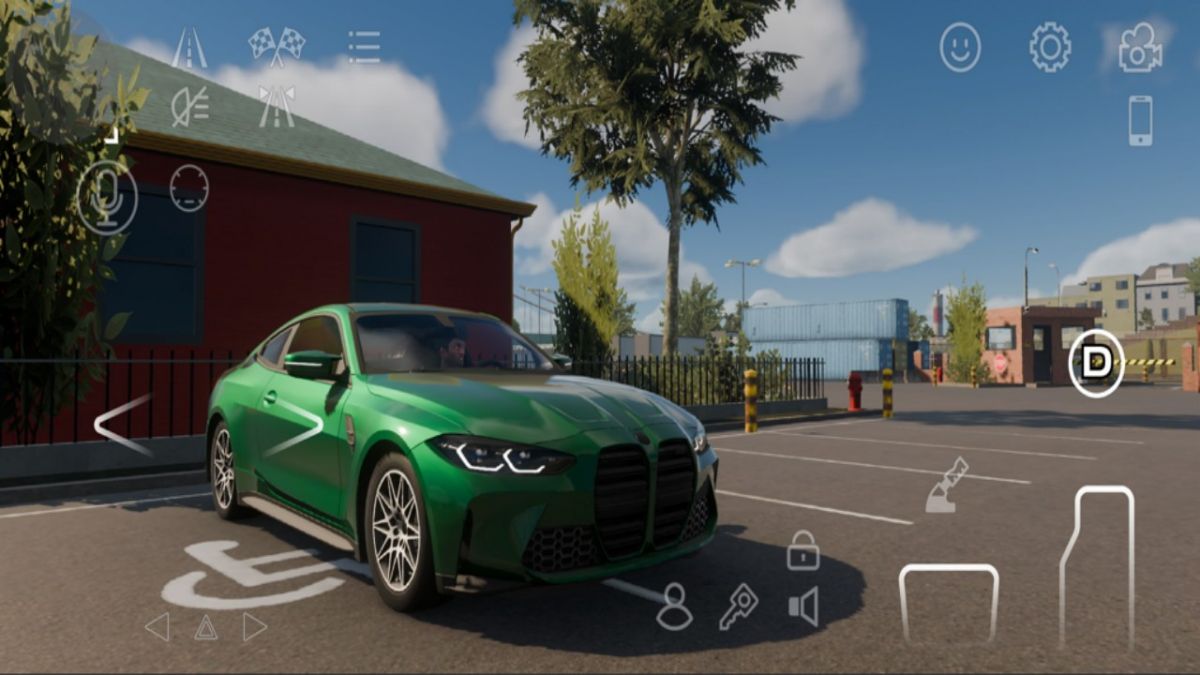Screen dimensions: 1200x675
Task: Toggle the hazard lights triangle
Action: [x=205, y=627]
